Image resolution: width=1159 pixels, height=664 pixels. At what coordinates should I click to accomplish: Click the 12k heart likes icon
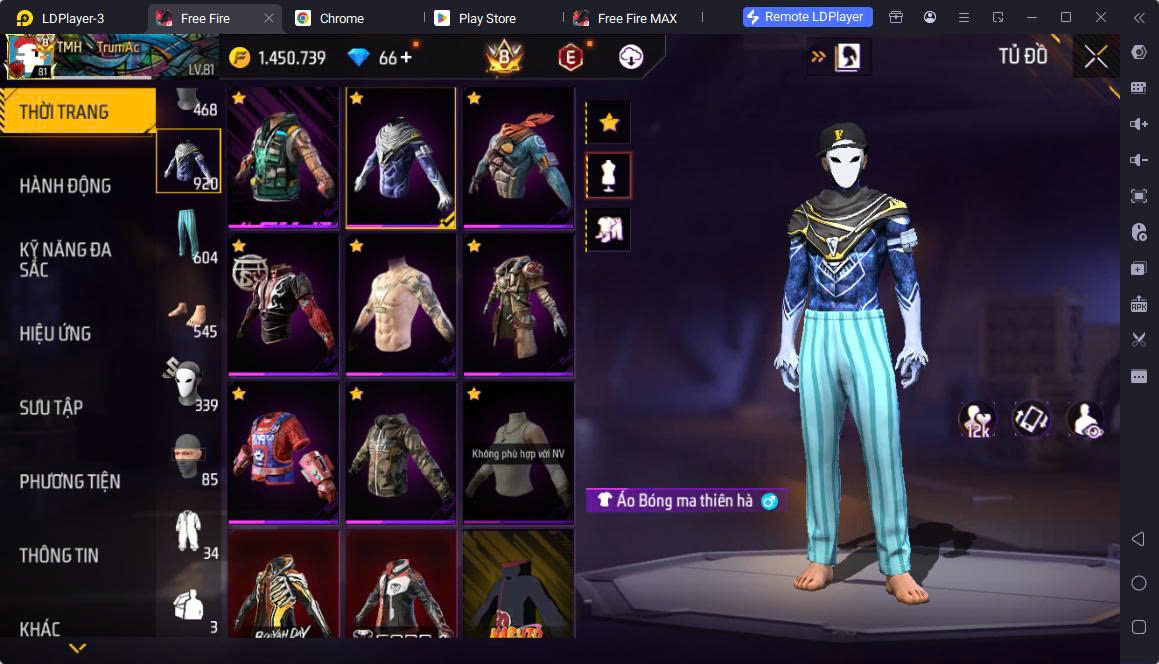point(976,419)
